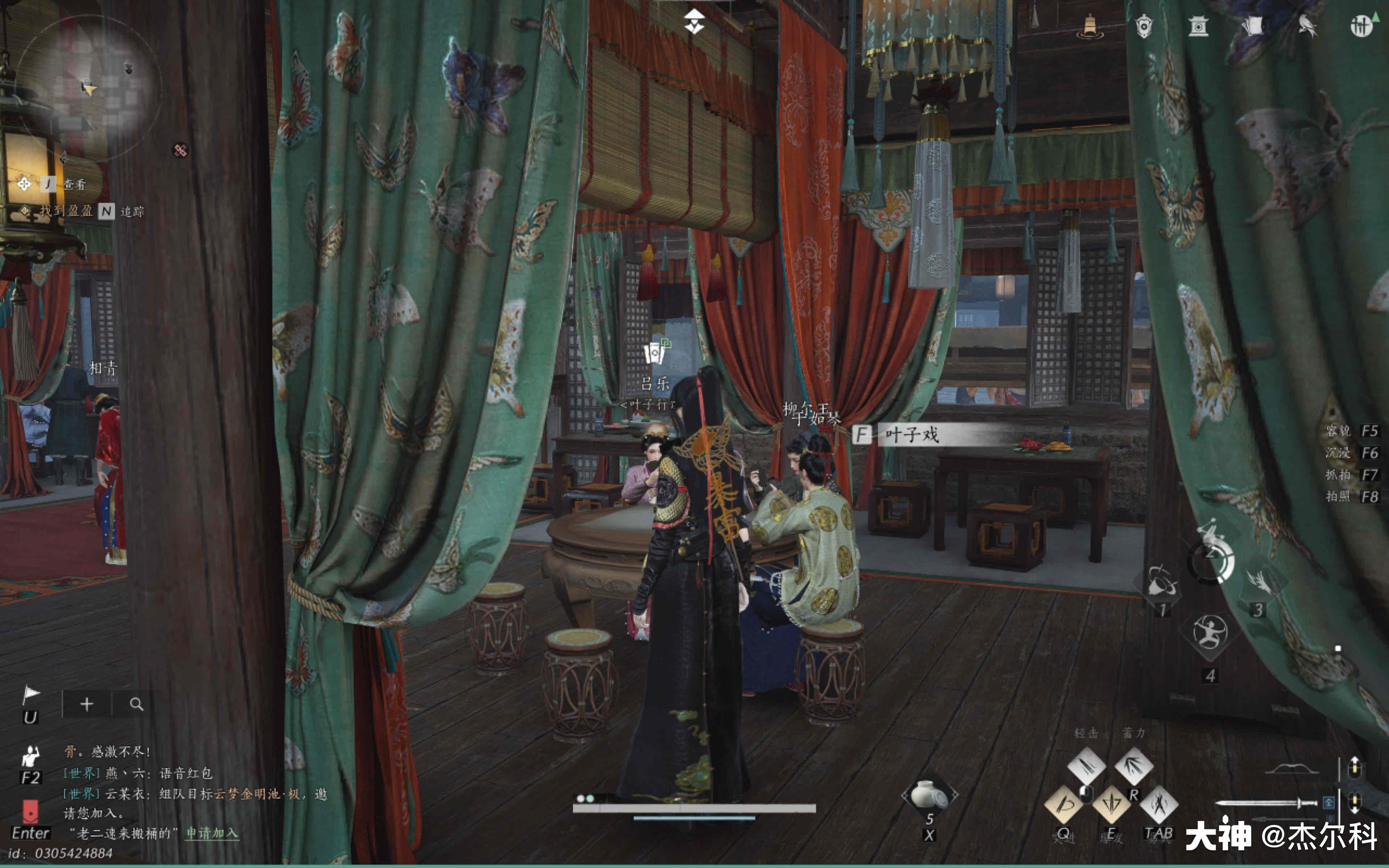Click the plus button in the team panel
Screen dimensions: 1389x868
click(87, 704)
